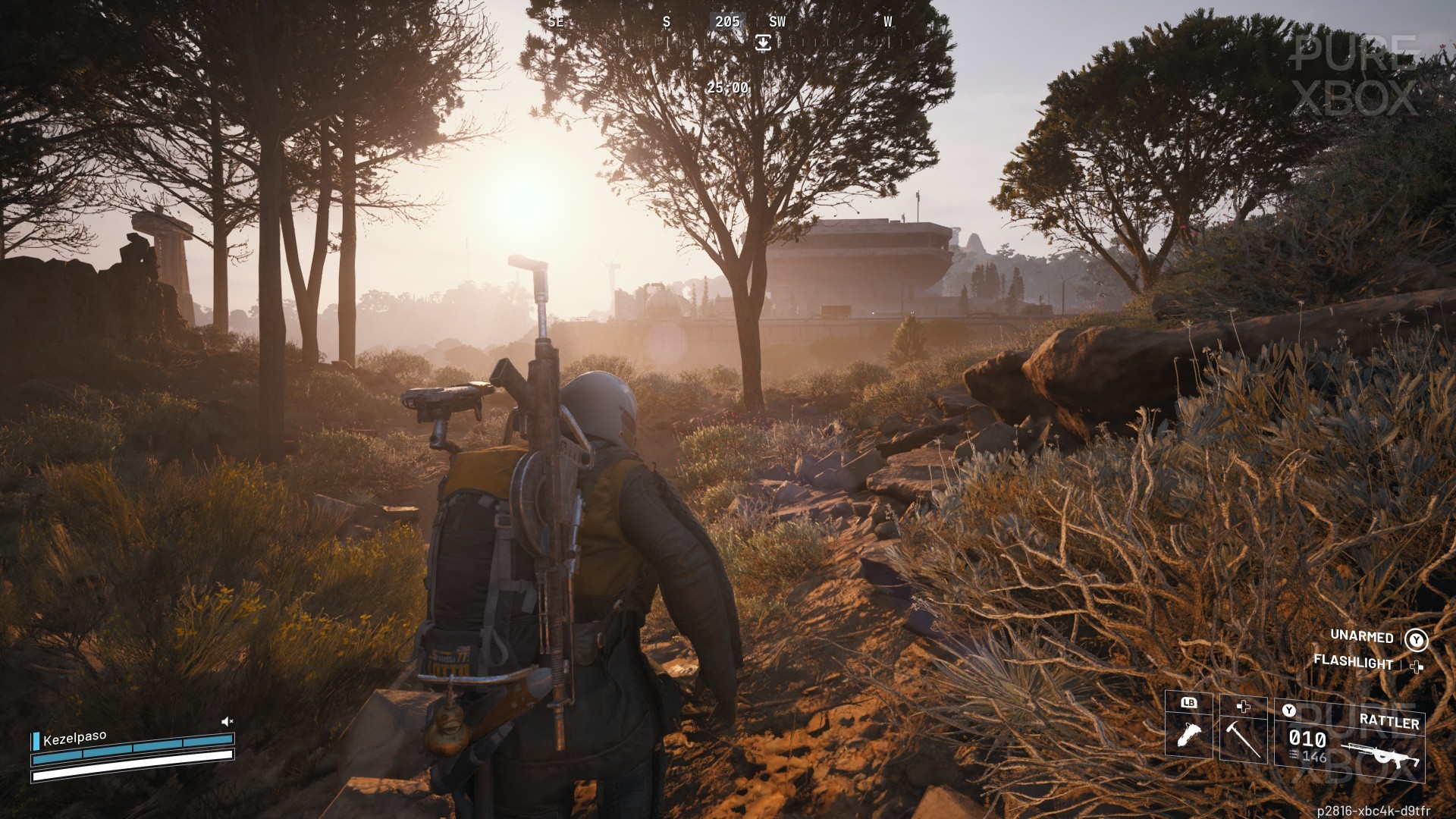
Task: Select the pistol in the LB hotbar slot
Action: coord(1191,736)
